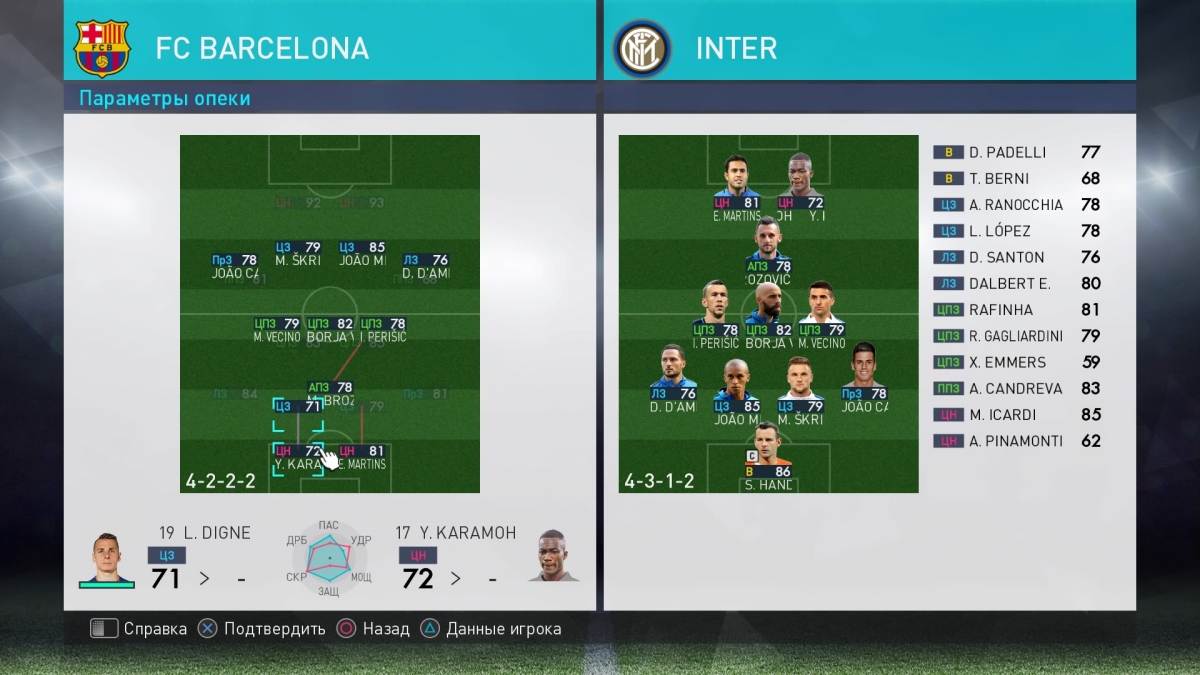The image size is (1200, 675).
Task: Select Rafinha from the substitutes list
Action: (x=1016, y=310)
